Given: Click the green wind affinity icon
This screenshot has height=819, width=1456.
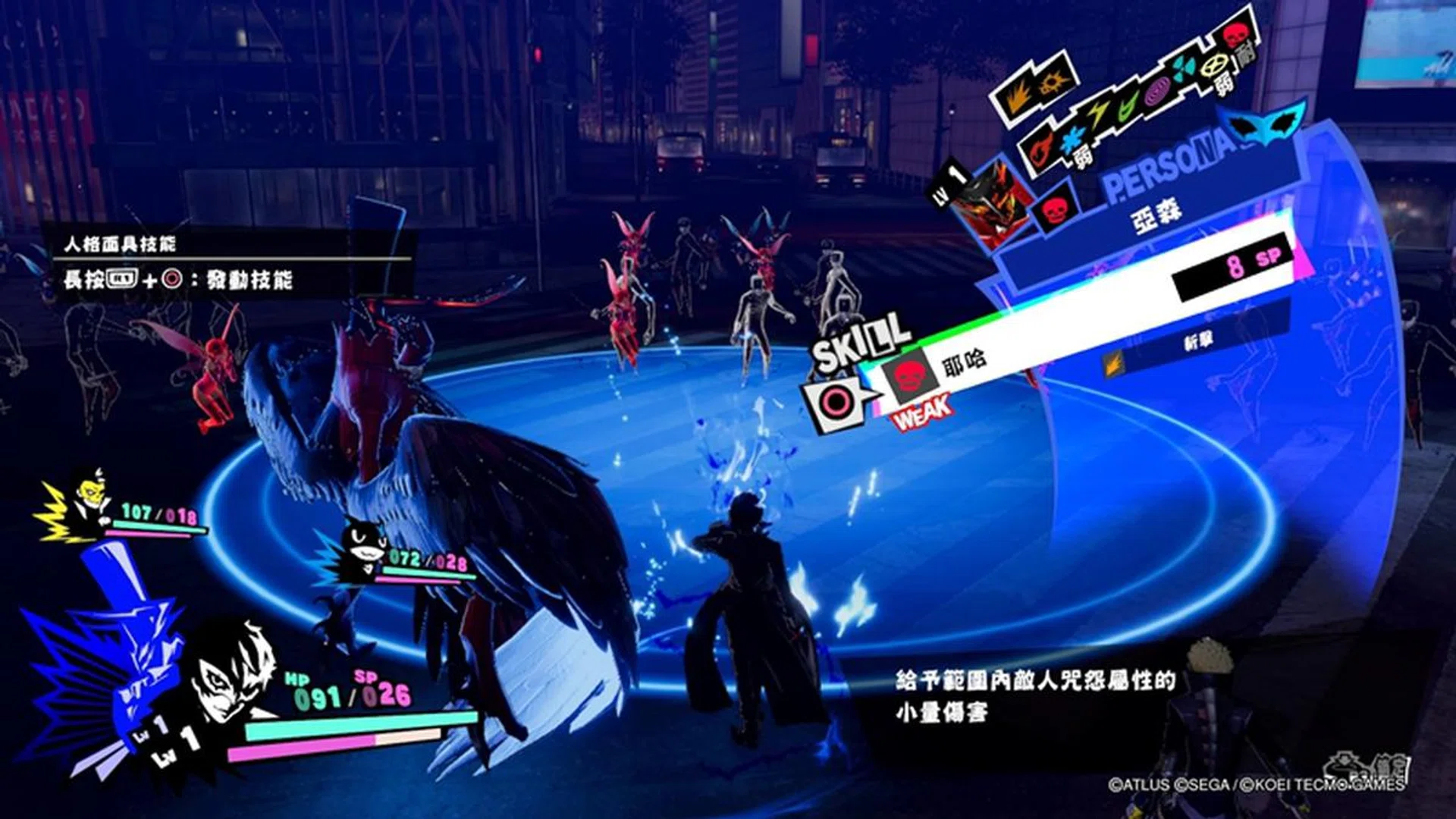Looking at the screenshot, I should [x=1128, y=106].
